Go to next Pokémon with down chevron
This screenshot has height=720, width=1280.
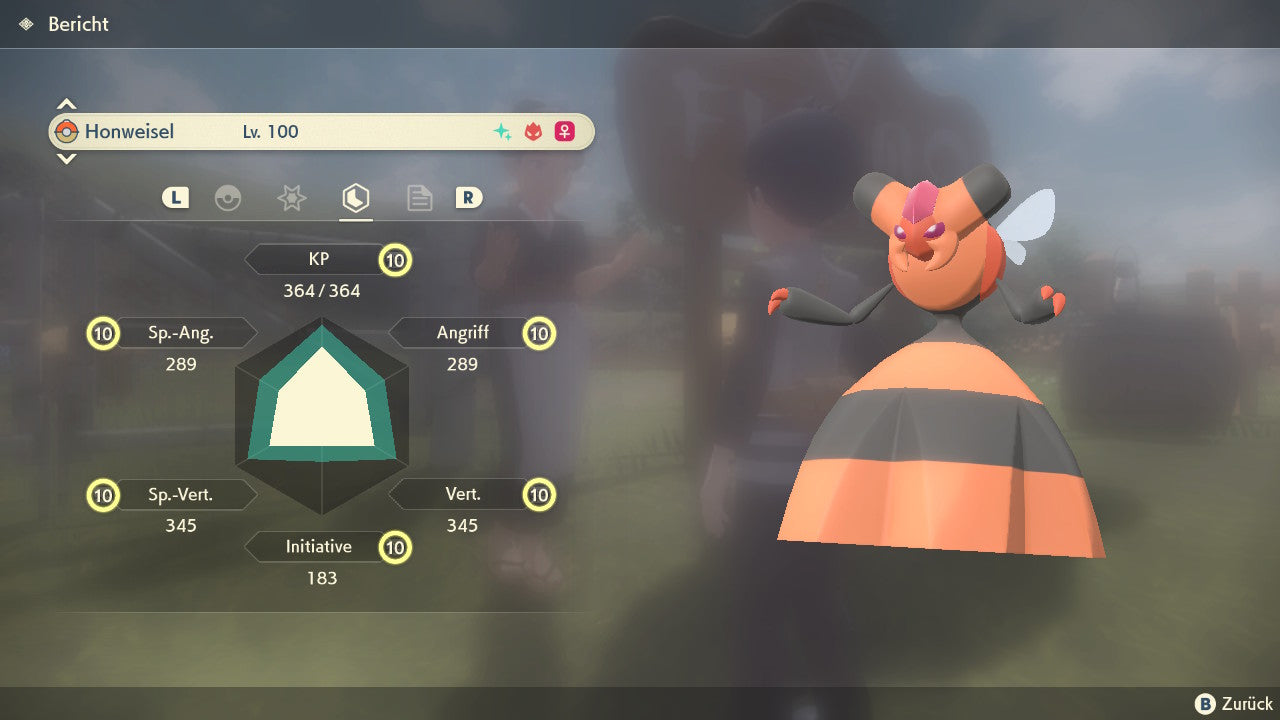tap(66, 158)
